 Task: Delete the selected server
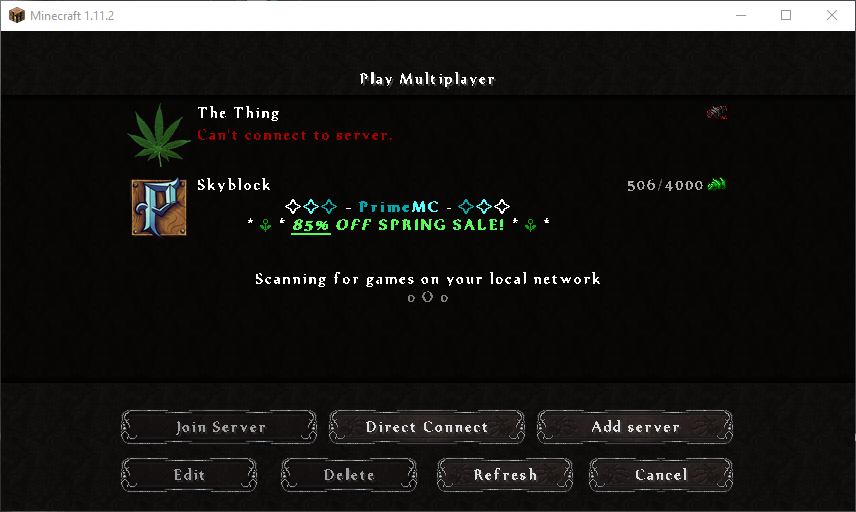pos(349,475)
